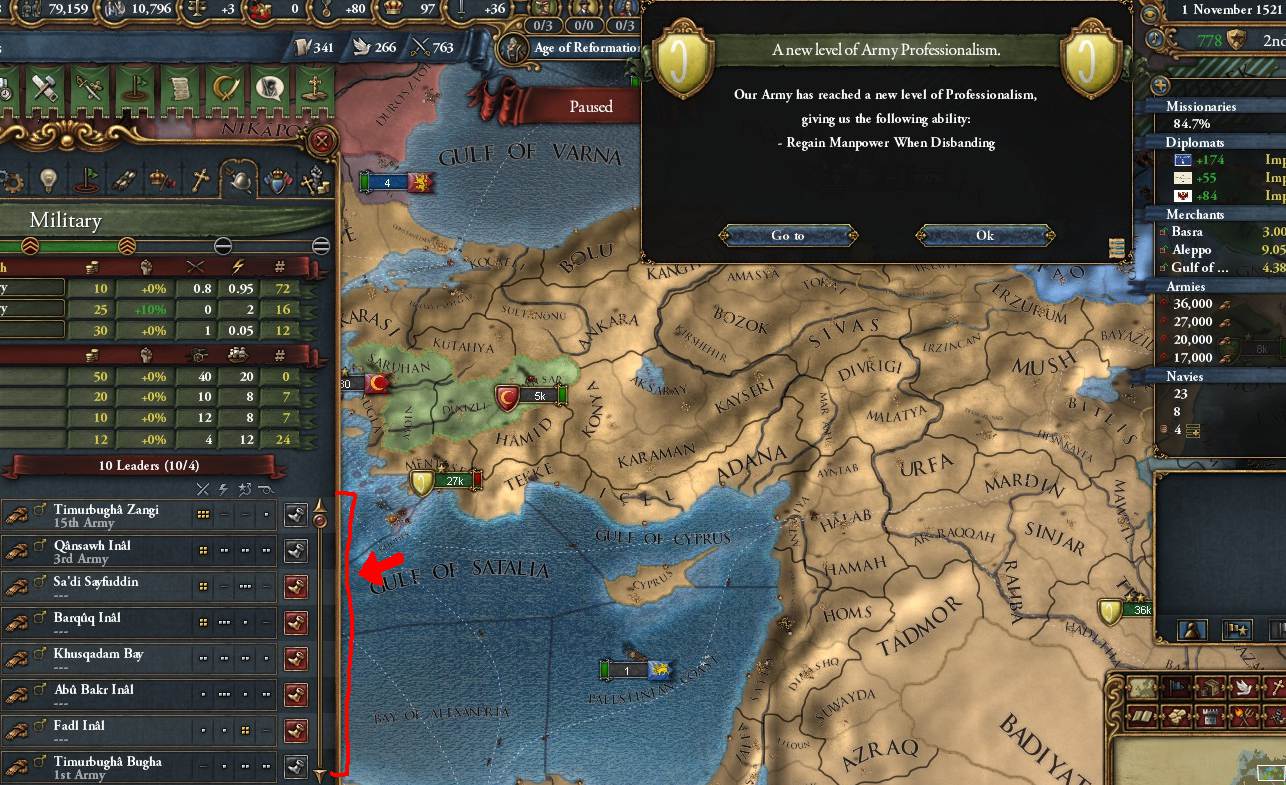Select the Aleppo merchant entry in outliner

pos(1192,249)
